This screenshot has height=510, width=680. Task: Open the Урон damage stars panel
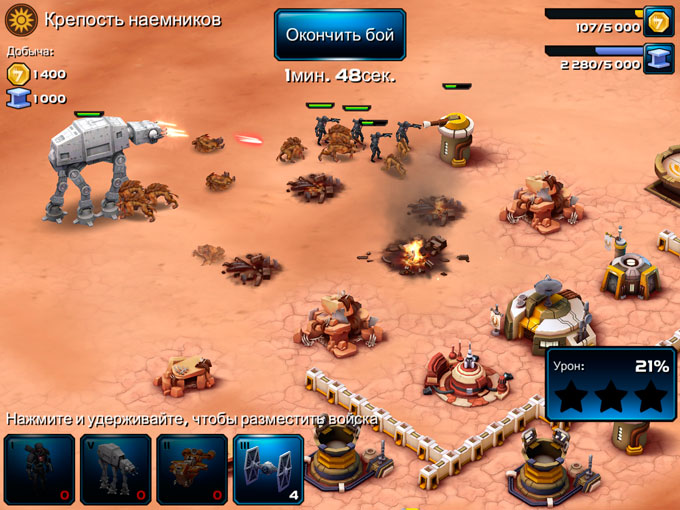(610, 384)
